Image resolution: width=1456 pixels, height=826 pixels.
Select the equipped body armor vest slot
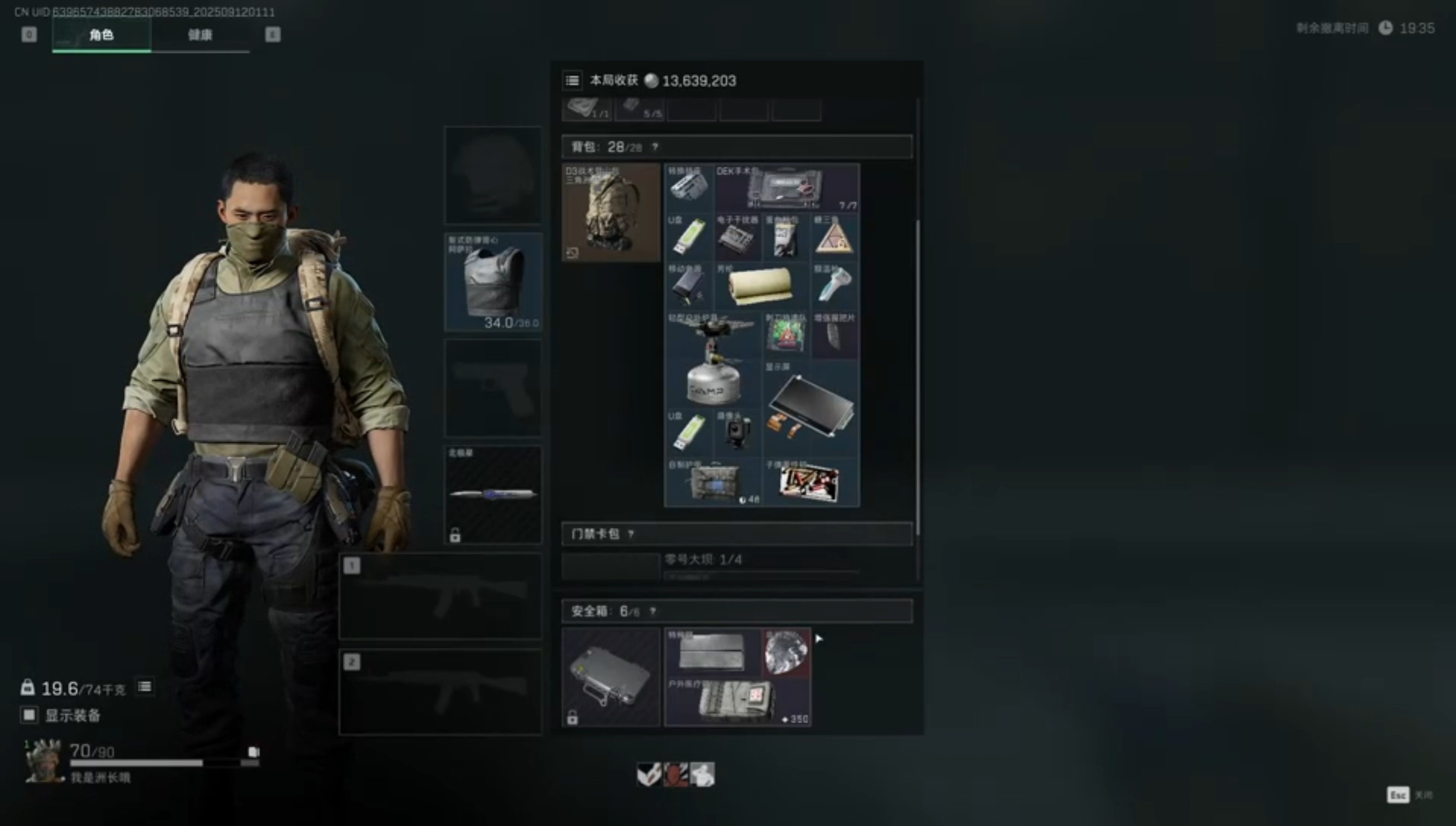click(x=492, y=281)
